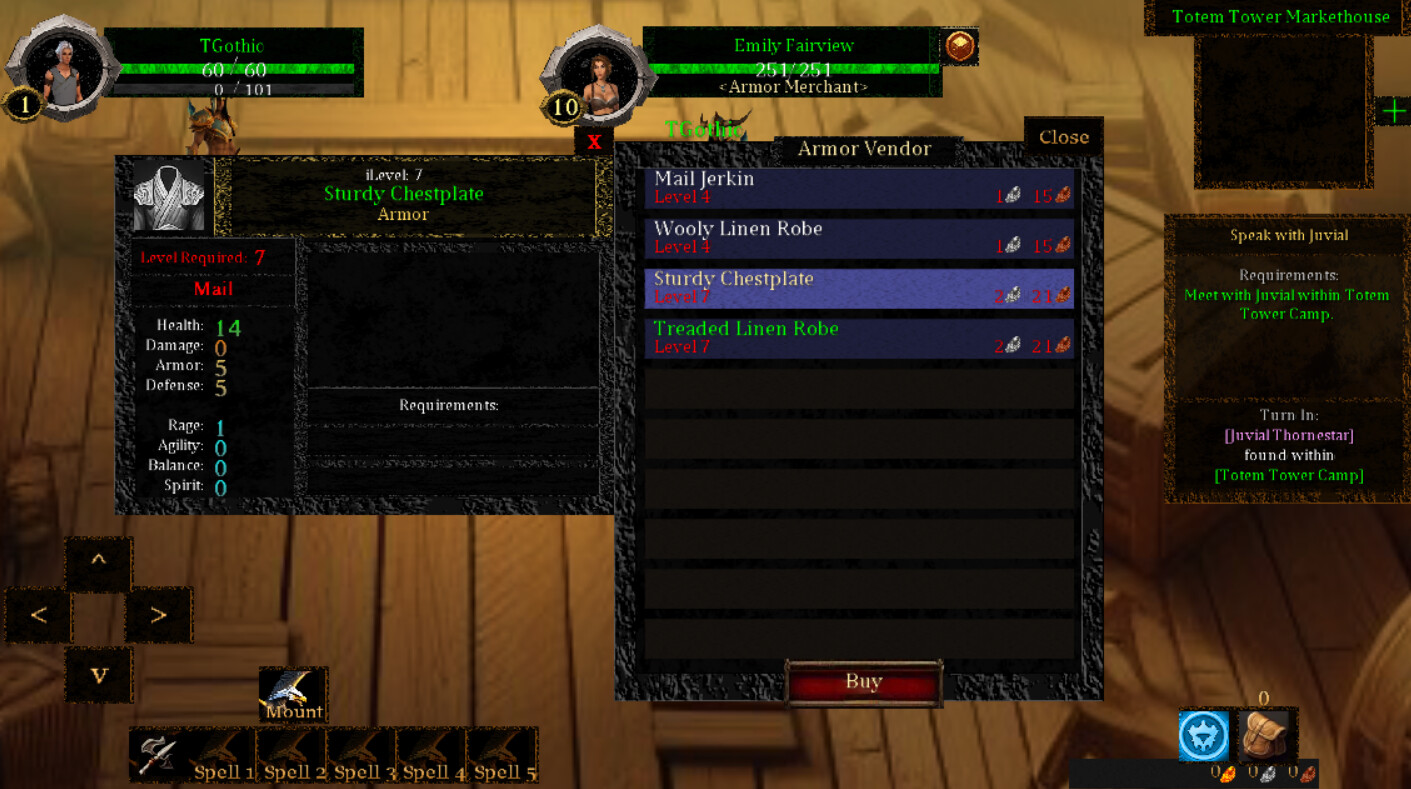Click the Totem Tower Camp location link
Image resolution: width=1411 pixels, height=789 pixels.
1287,475
